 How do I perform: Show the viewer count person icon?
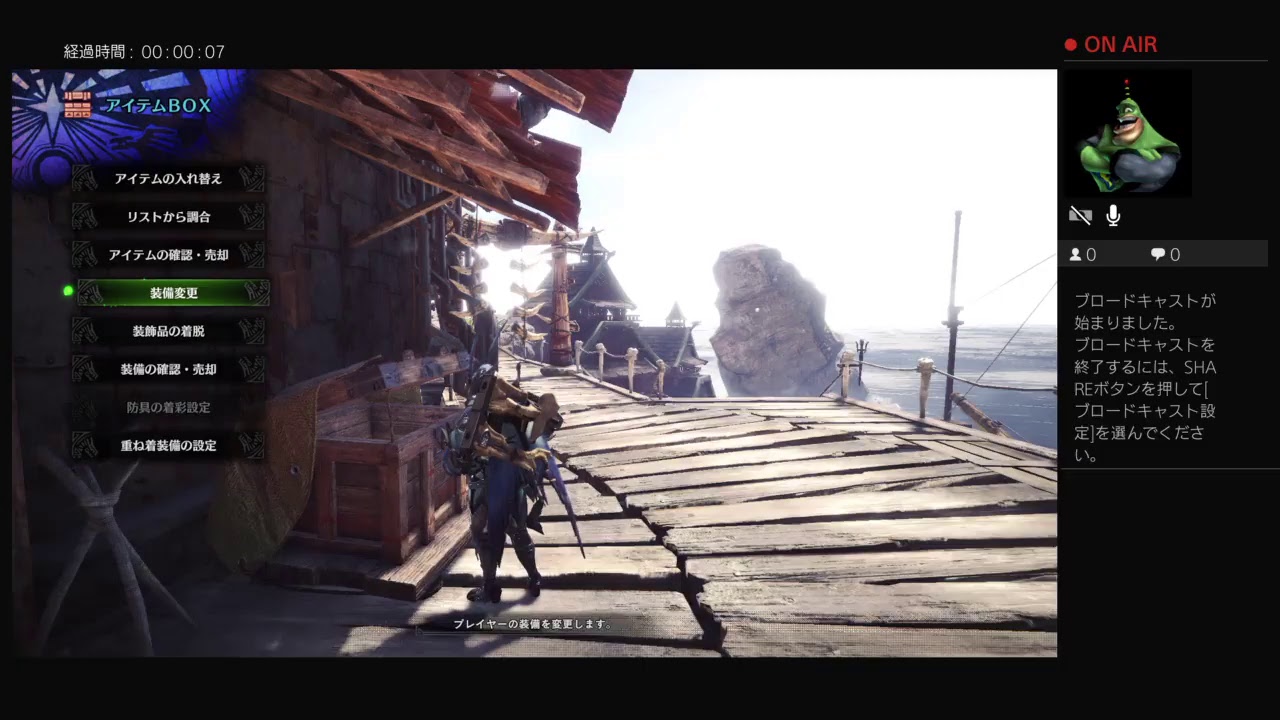pos(1076,255)
